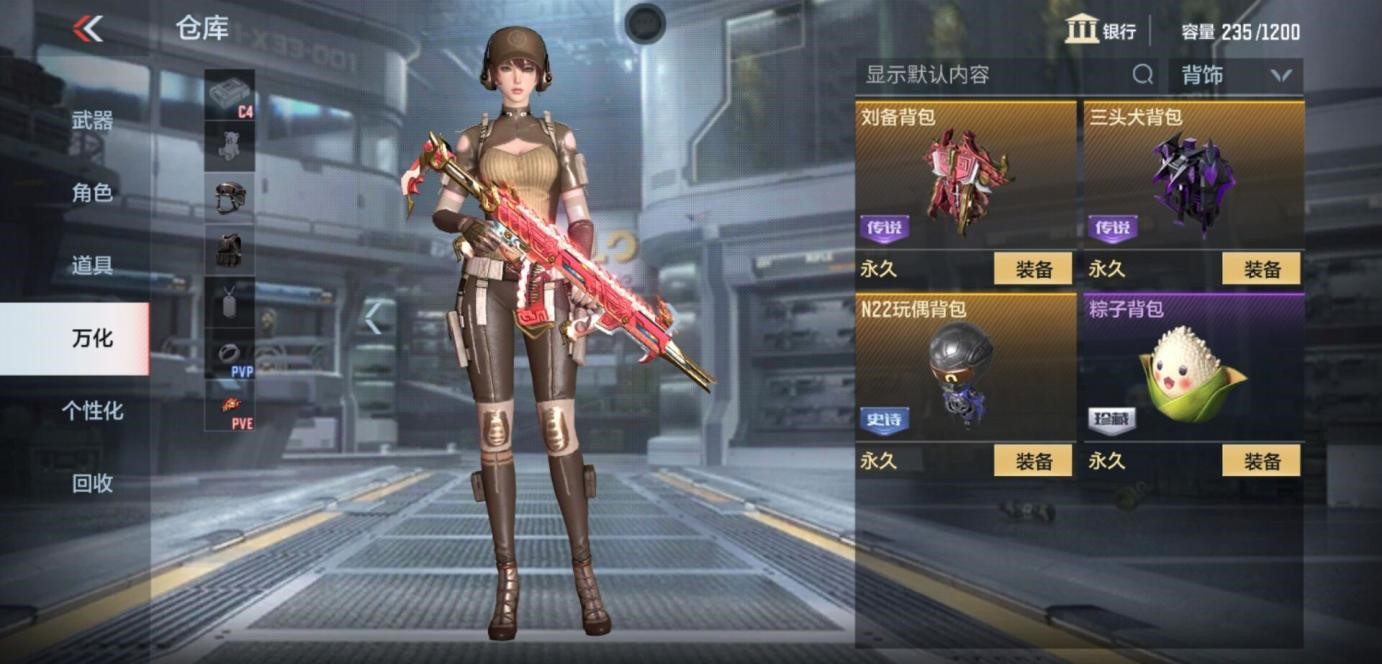Viewport: 1382px width, 664px height.
Task: Equip the 刘备背包 backpack
Action: pos(1032,269)
